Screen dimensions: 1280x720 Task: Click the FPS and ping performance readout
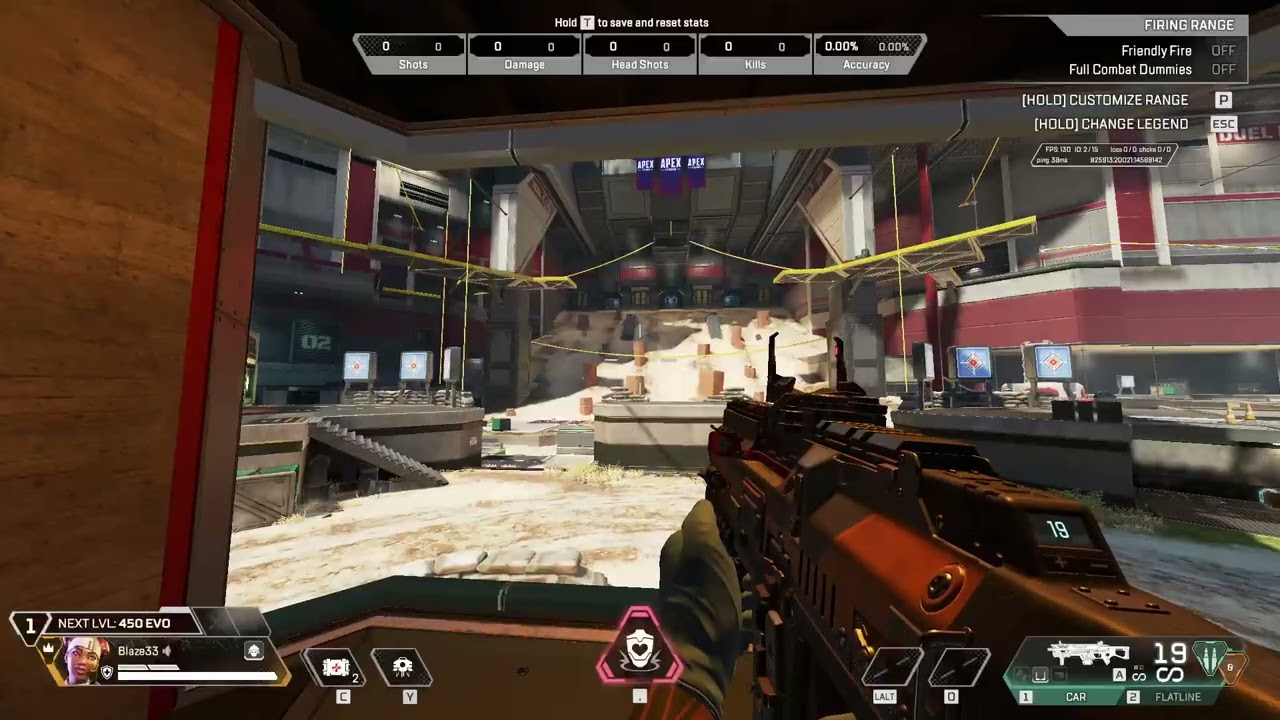click(1105, 153)
